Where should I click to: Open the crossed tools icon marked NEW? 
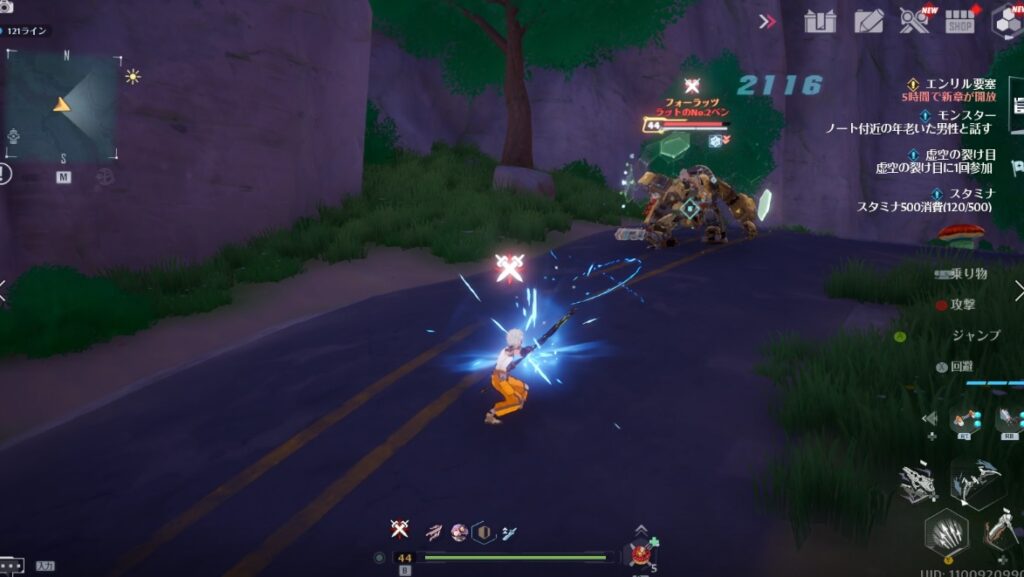point(913,21)
